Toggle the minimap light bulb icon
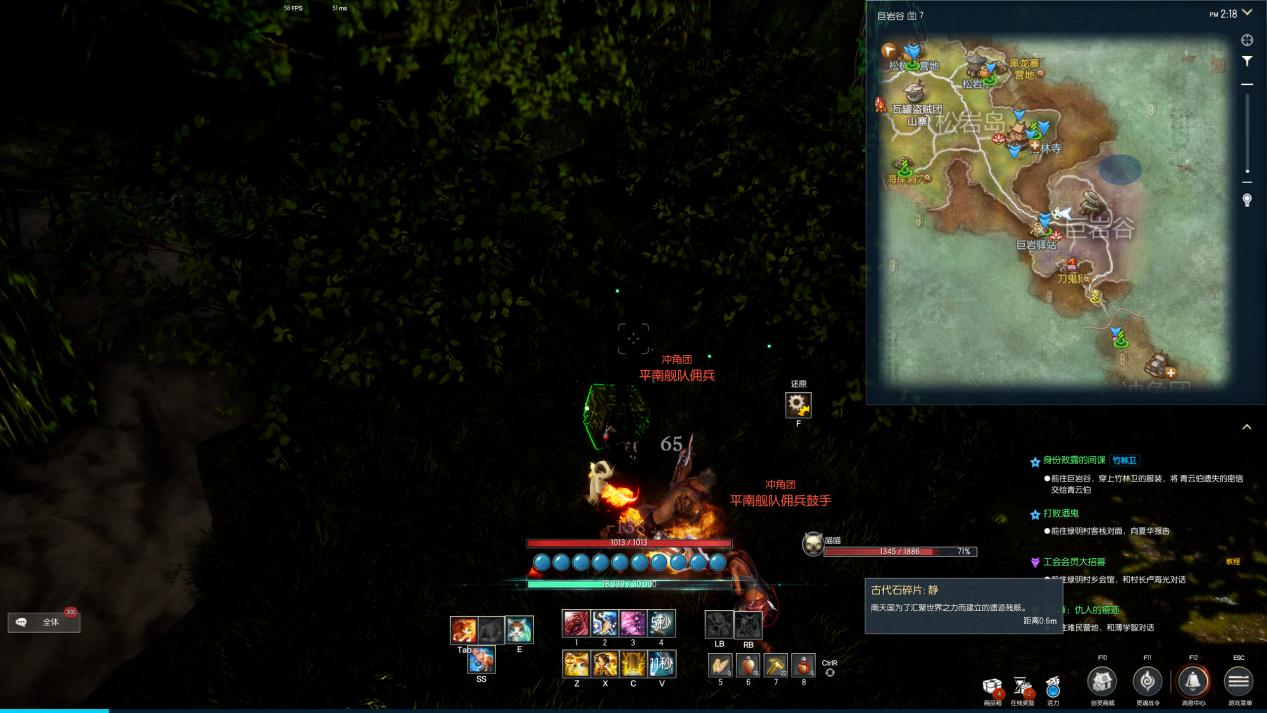The width and height of the screenshot is (1267, 713). (x=1247, y=200)
